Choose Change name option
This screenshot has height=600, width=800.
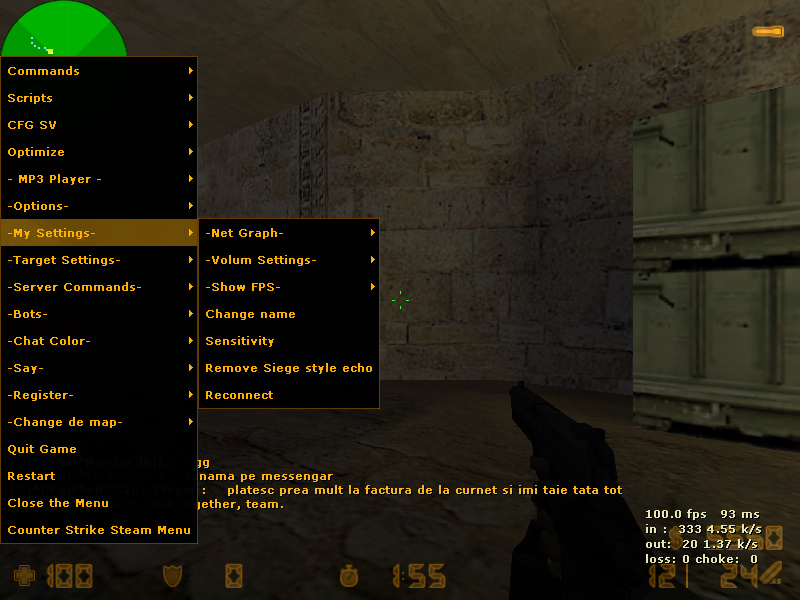(x=289, y=314)
